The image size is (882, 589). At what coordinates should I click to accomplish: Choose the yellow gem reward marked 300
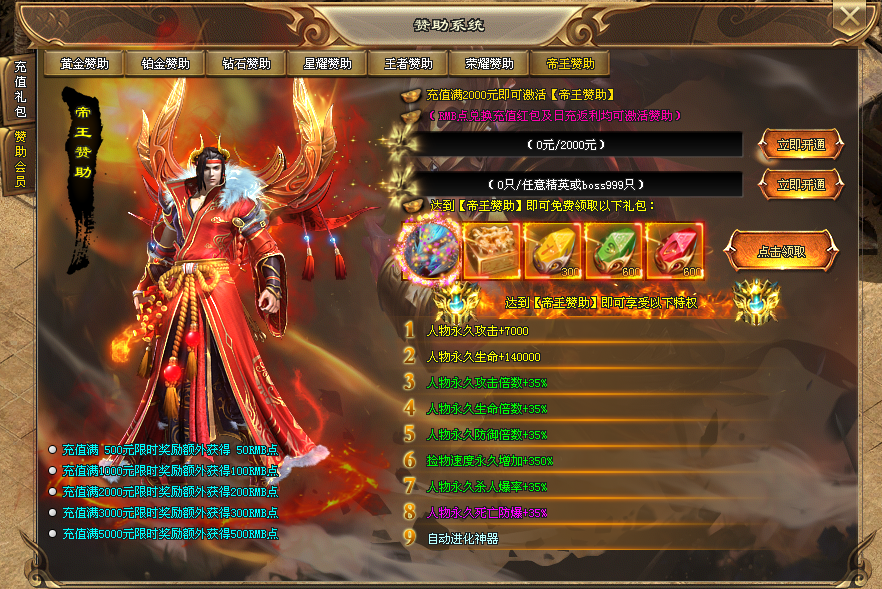click(x=553, y=250)
